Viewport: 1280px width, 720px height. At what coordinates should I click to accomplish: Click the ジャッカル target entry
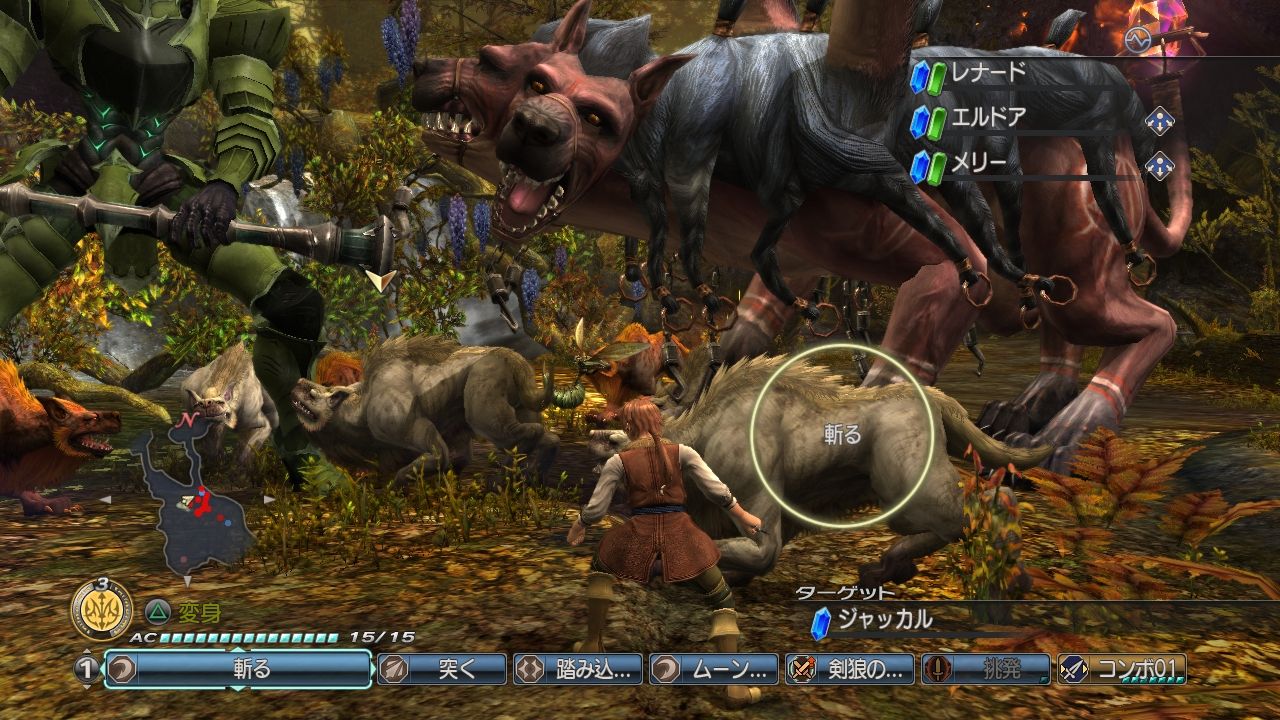pos(885,621)
